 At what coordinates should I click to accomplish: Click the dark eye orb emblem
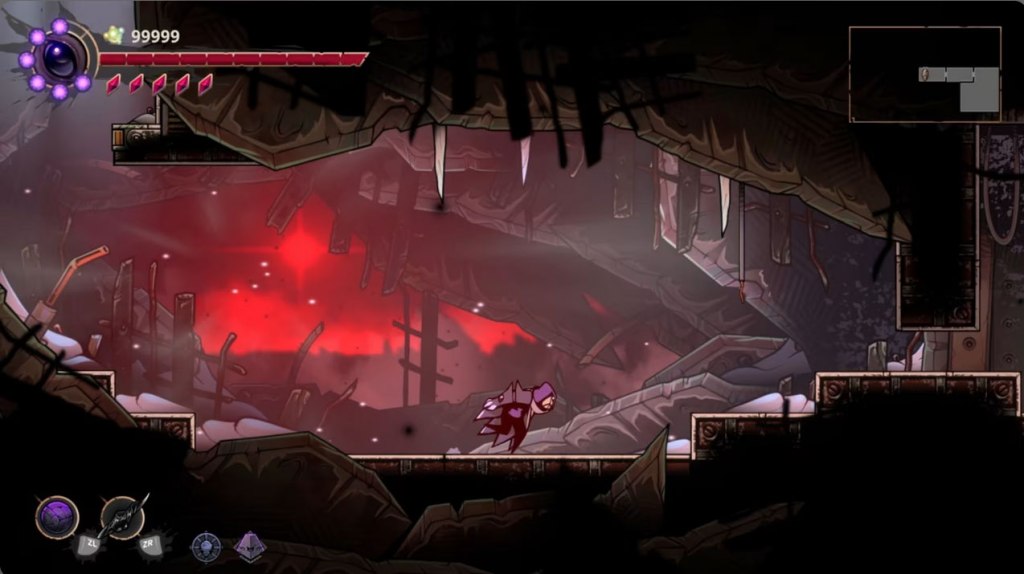tap(58, 59)
